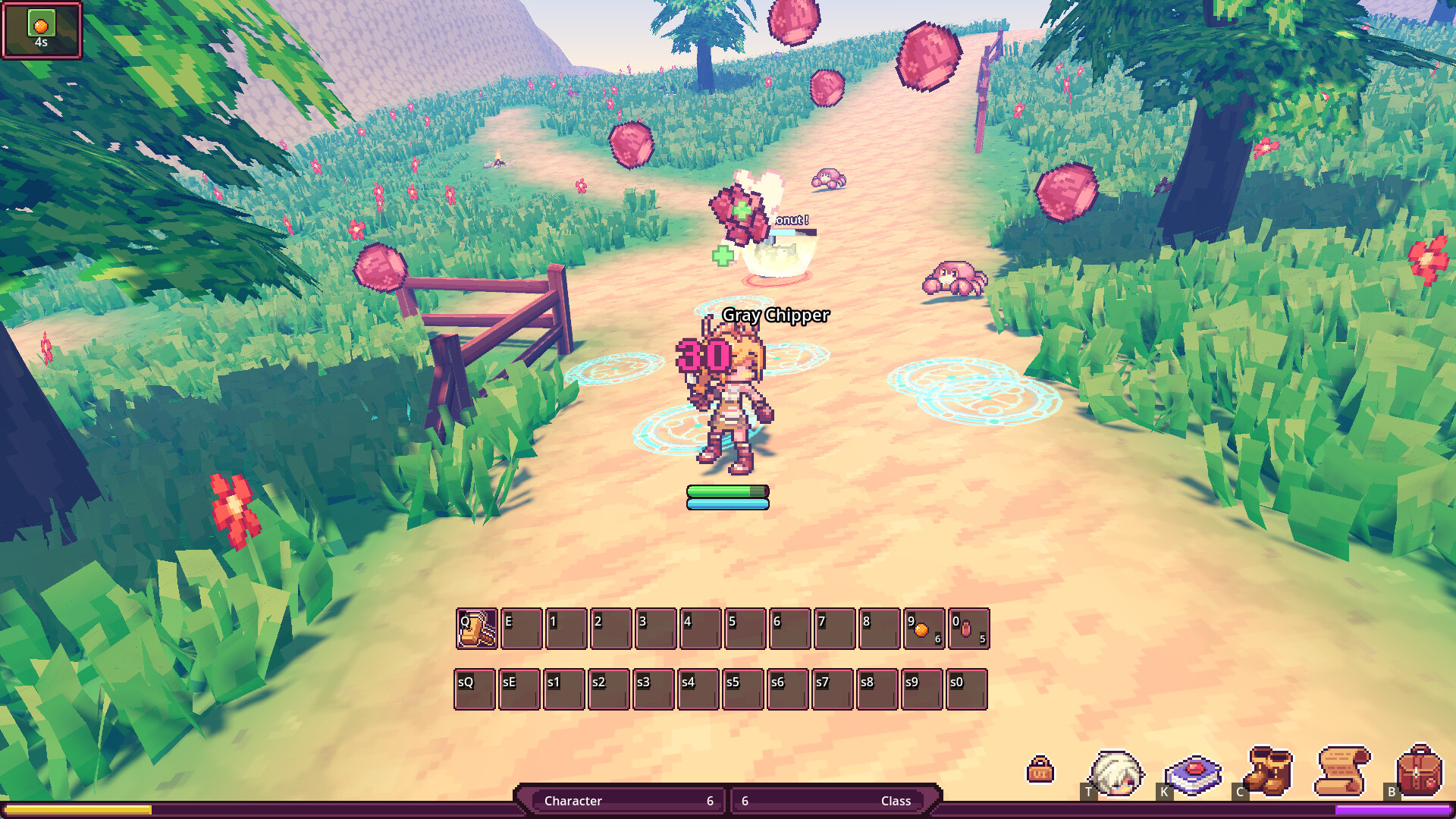Screen dimensions: 1456x819
Task: Click the sQ skill slot
Action: [x=475, y=689]
